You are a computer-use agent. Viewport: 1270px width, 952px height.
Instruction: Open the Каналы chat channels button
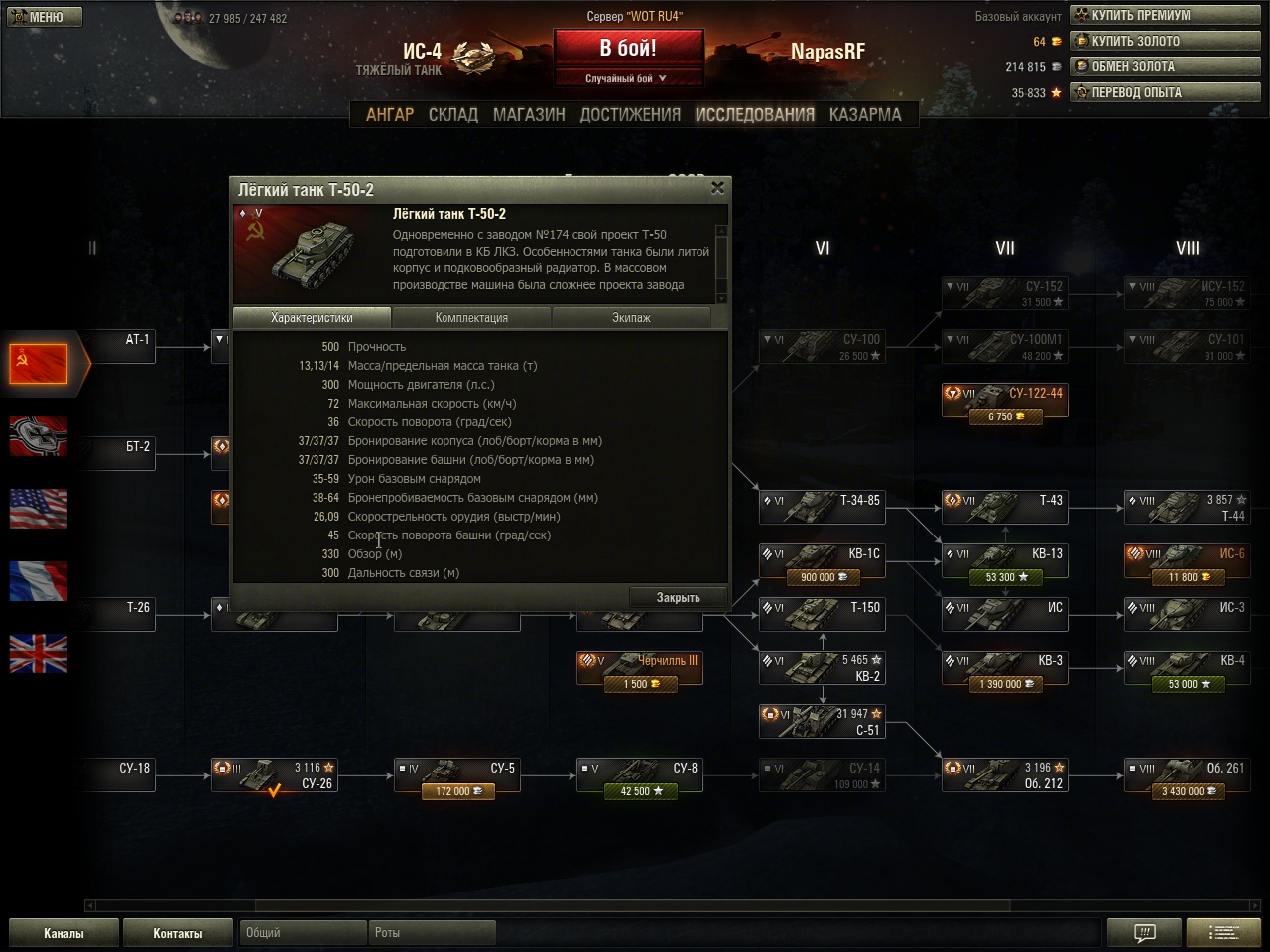[x=63, y=933]
